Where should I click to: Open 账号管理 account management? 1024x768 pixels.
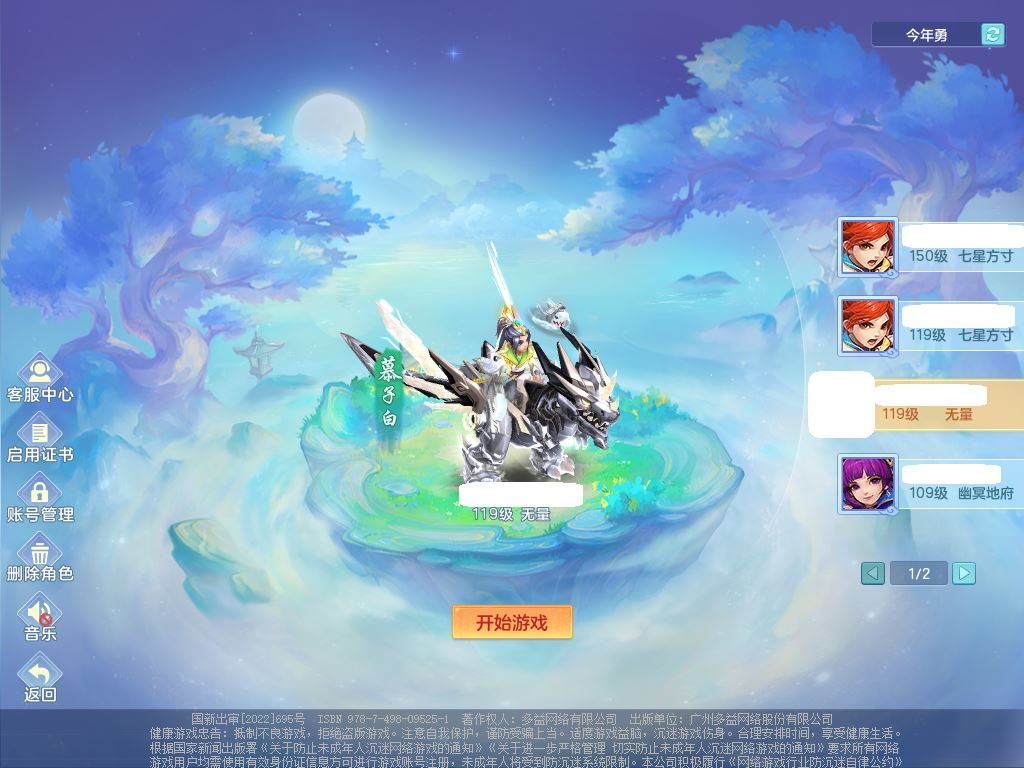(40, 497)
